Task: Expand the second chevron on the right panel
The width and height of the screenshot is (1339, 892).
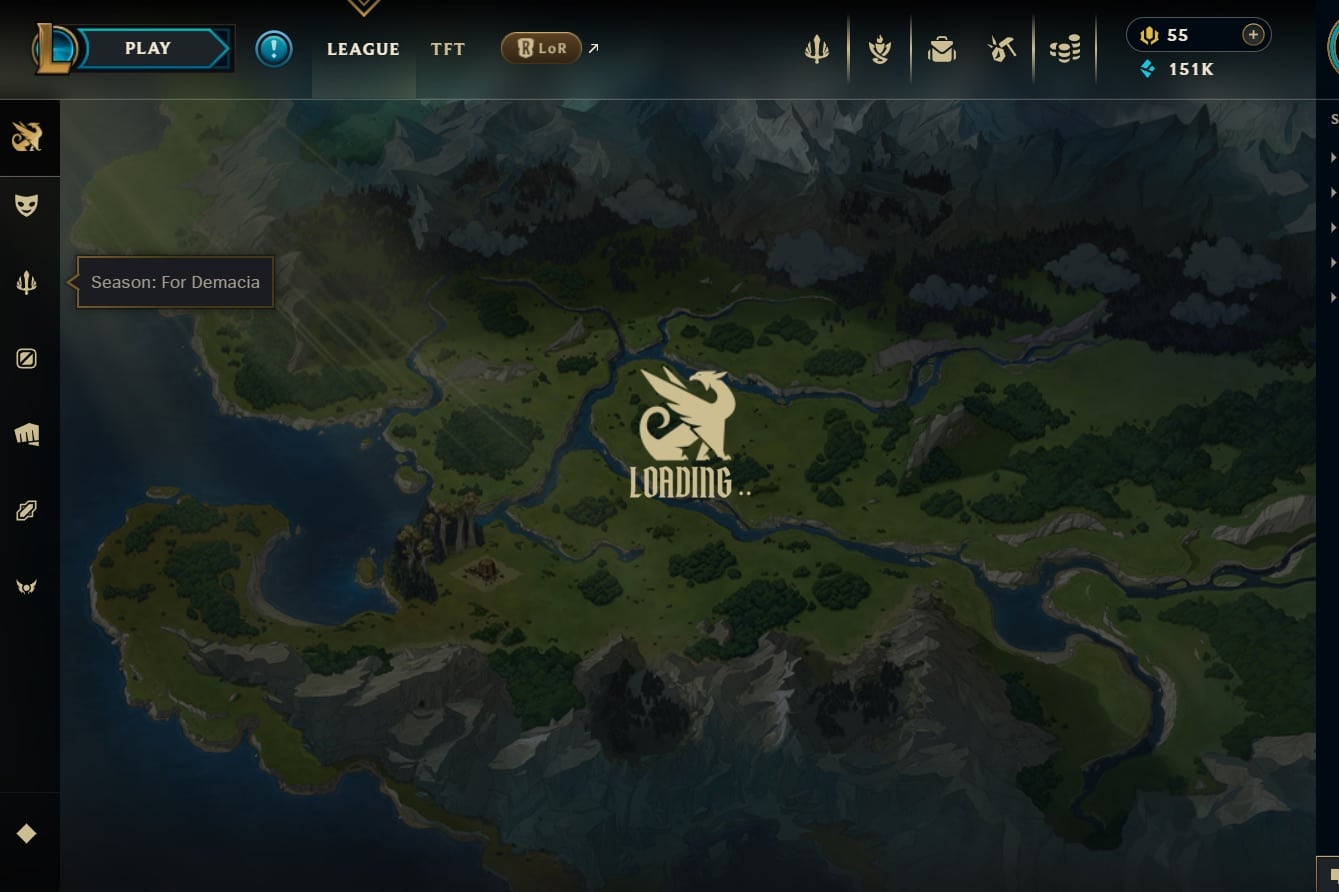Action: point(1333,192)
